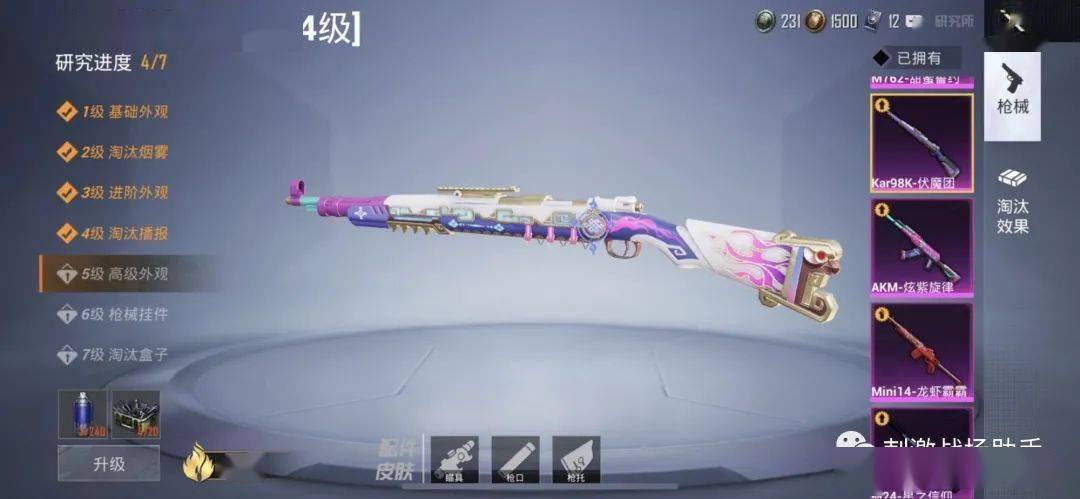Switch to the 枪械 firearms tab
Image resolution: width=1080 pixels, height=499 pixels.
(x=1012, y=92)
